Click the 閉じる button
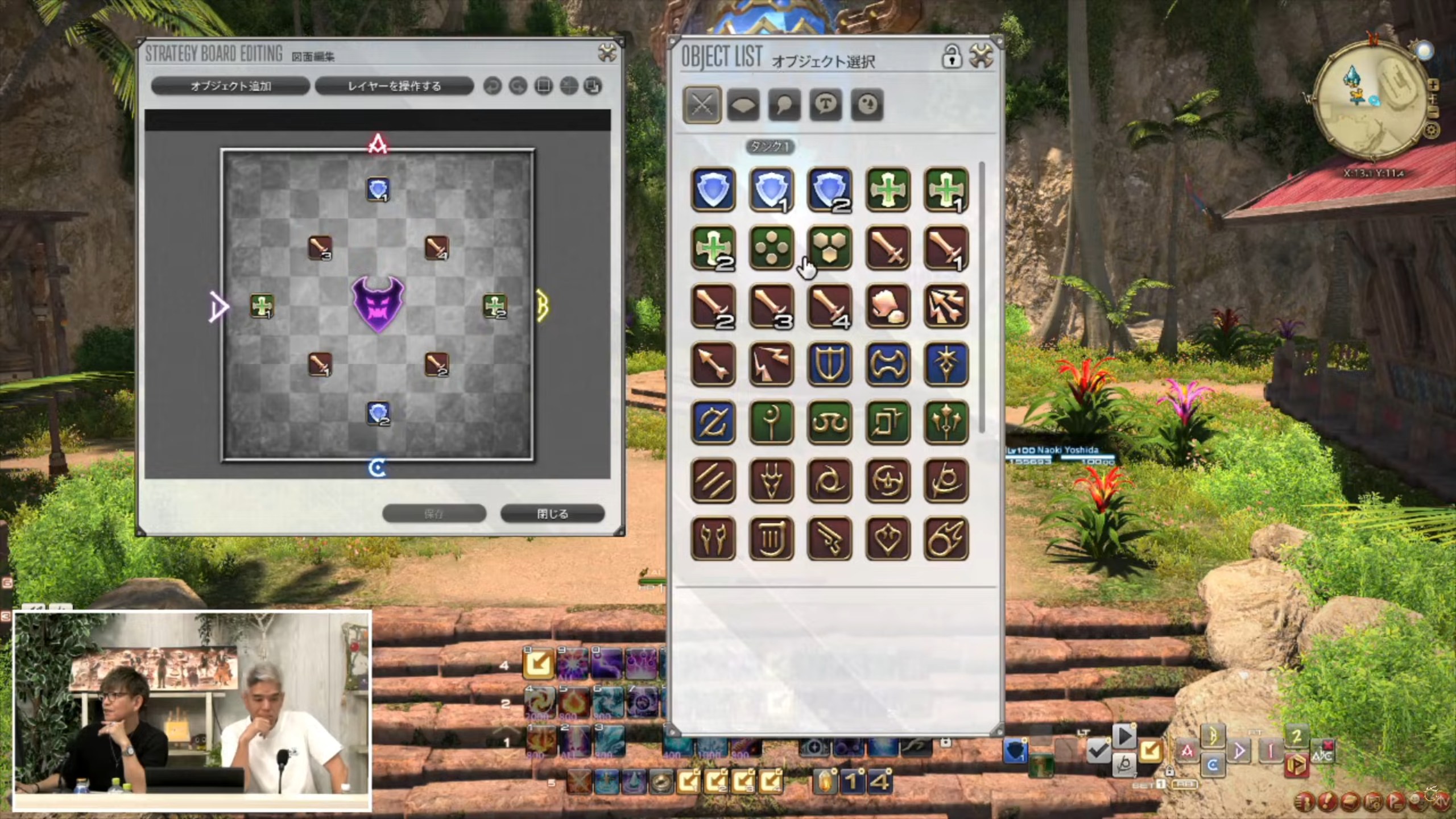Screen dimensions: 1456x819 pos(552,514)
